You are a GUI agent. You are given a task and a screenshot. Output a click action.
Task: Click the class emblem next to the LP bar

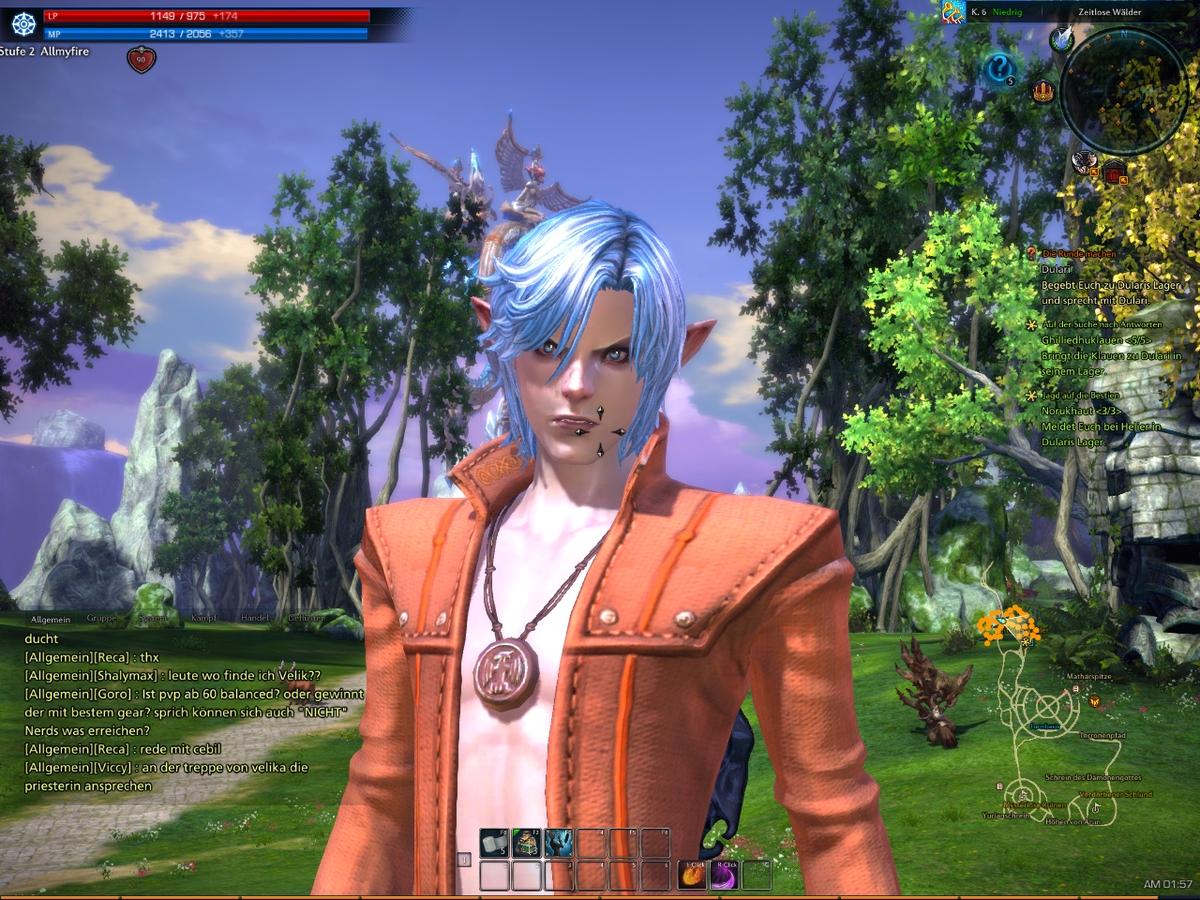[23, 25]
